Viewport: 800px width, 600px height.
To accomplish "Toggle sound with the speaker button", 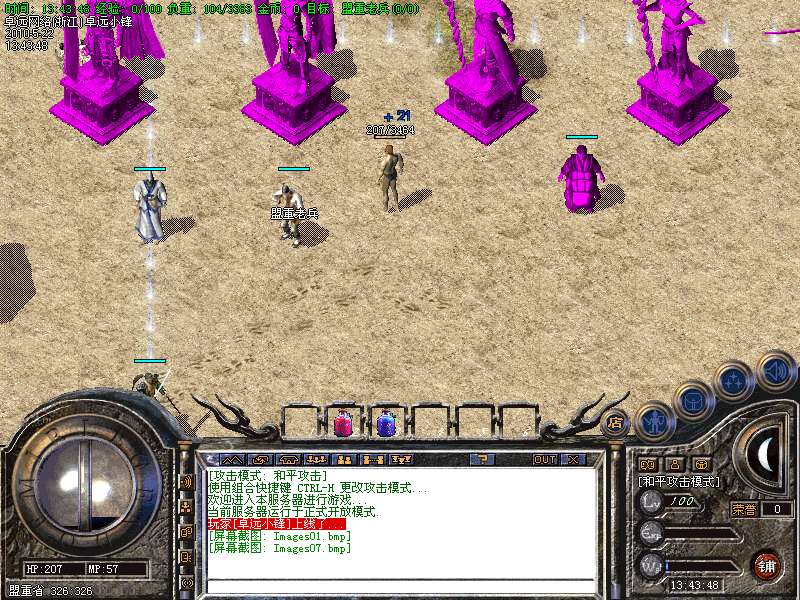I will point(775,369).
